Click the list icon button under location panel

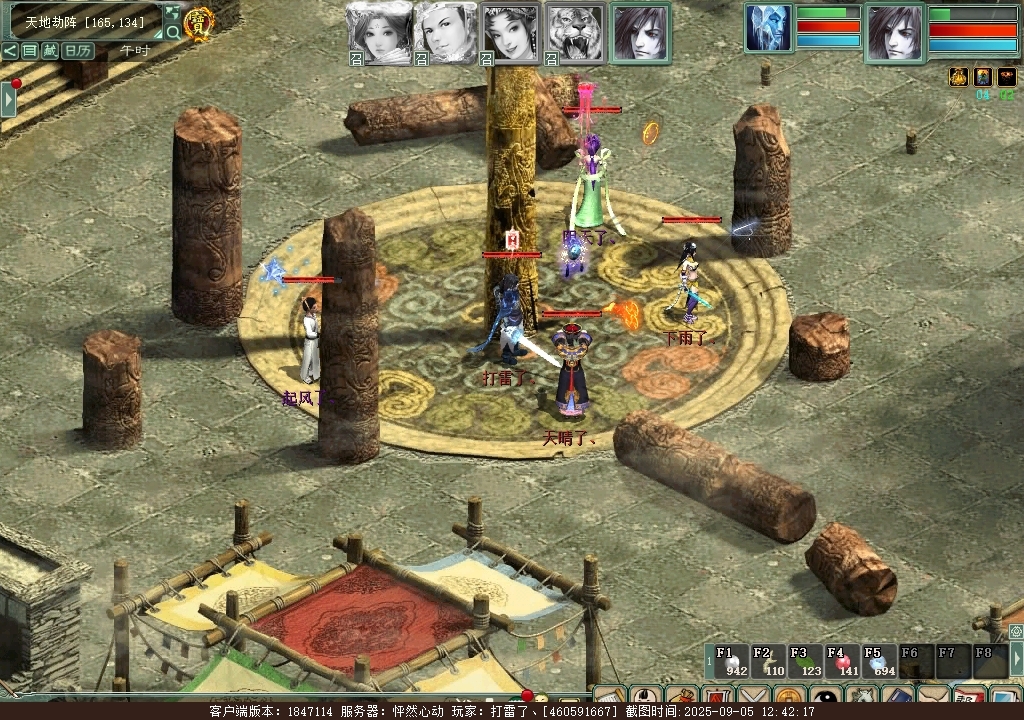coord(29,50)
